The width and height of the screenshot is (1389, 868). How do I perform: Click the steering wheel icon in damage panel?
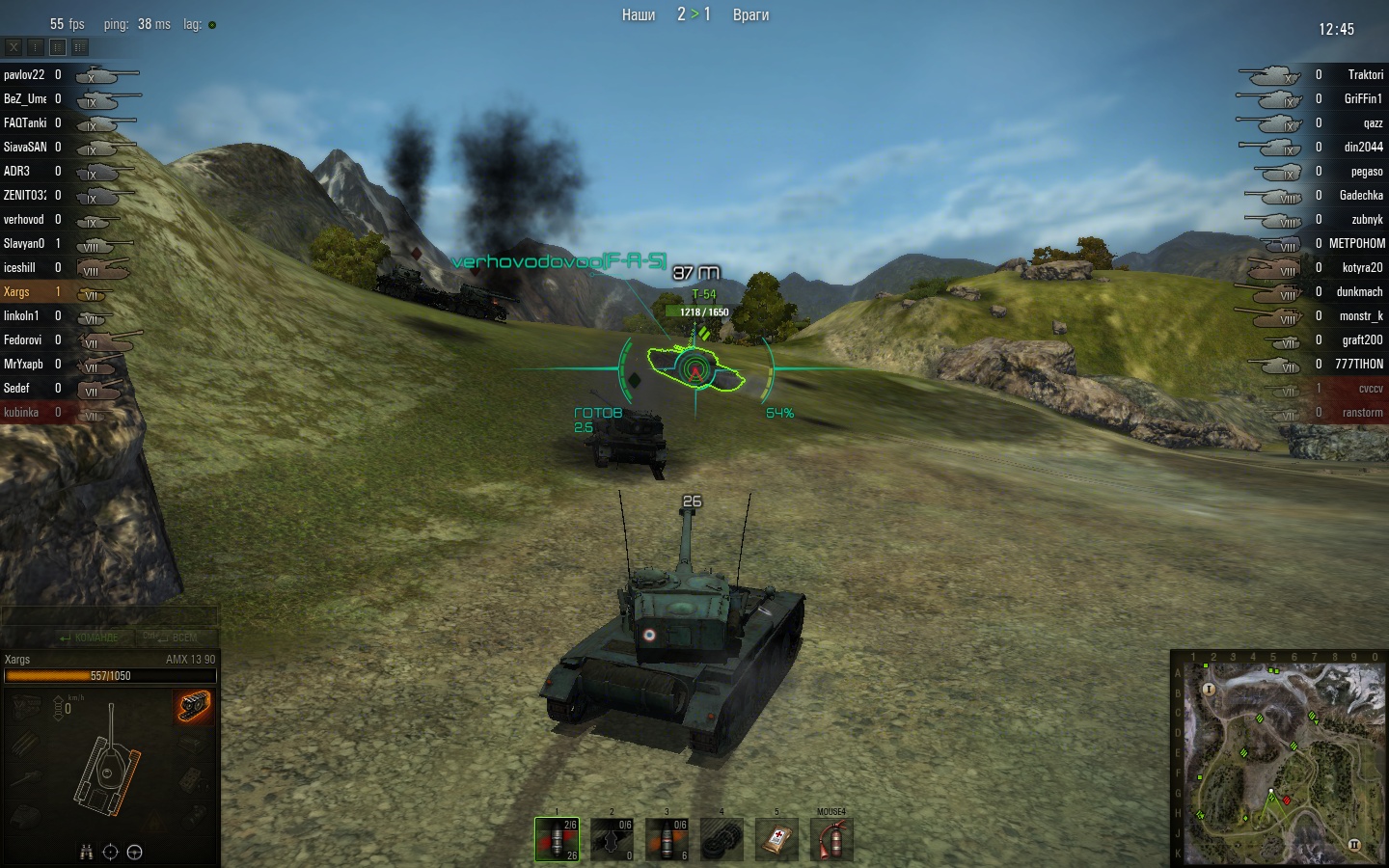coord(135,852)
